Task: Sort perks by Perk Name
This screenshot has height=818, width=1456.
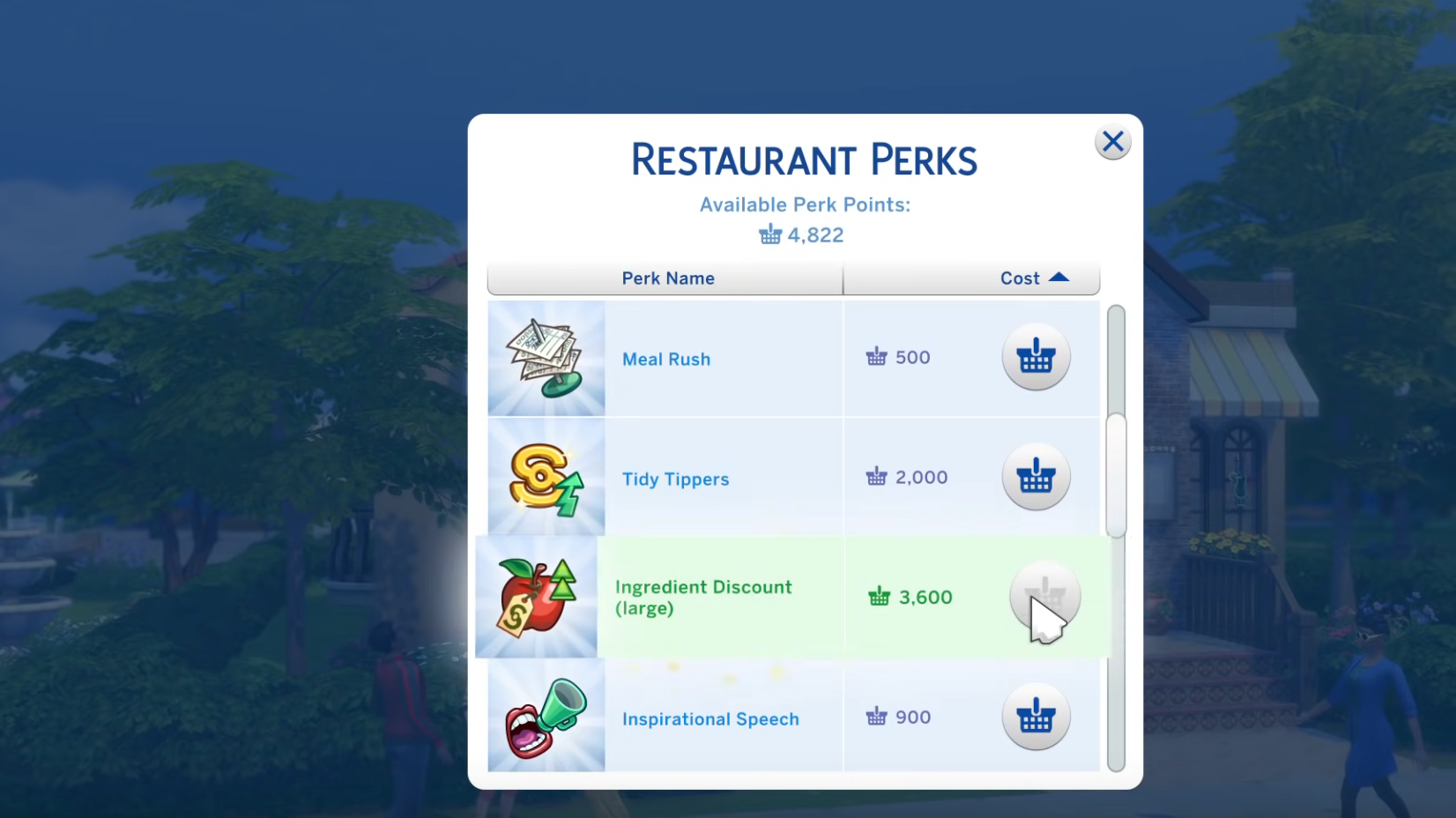Action: click(667, 278)
